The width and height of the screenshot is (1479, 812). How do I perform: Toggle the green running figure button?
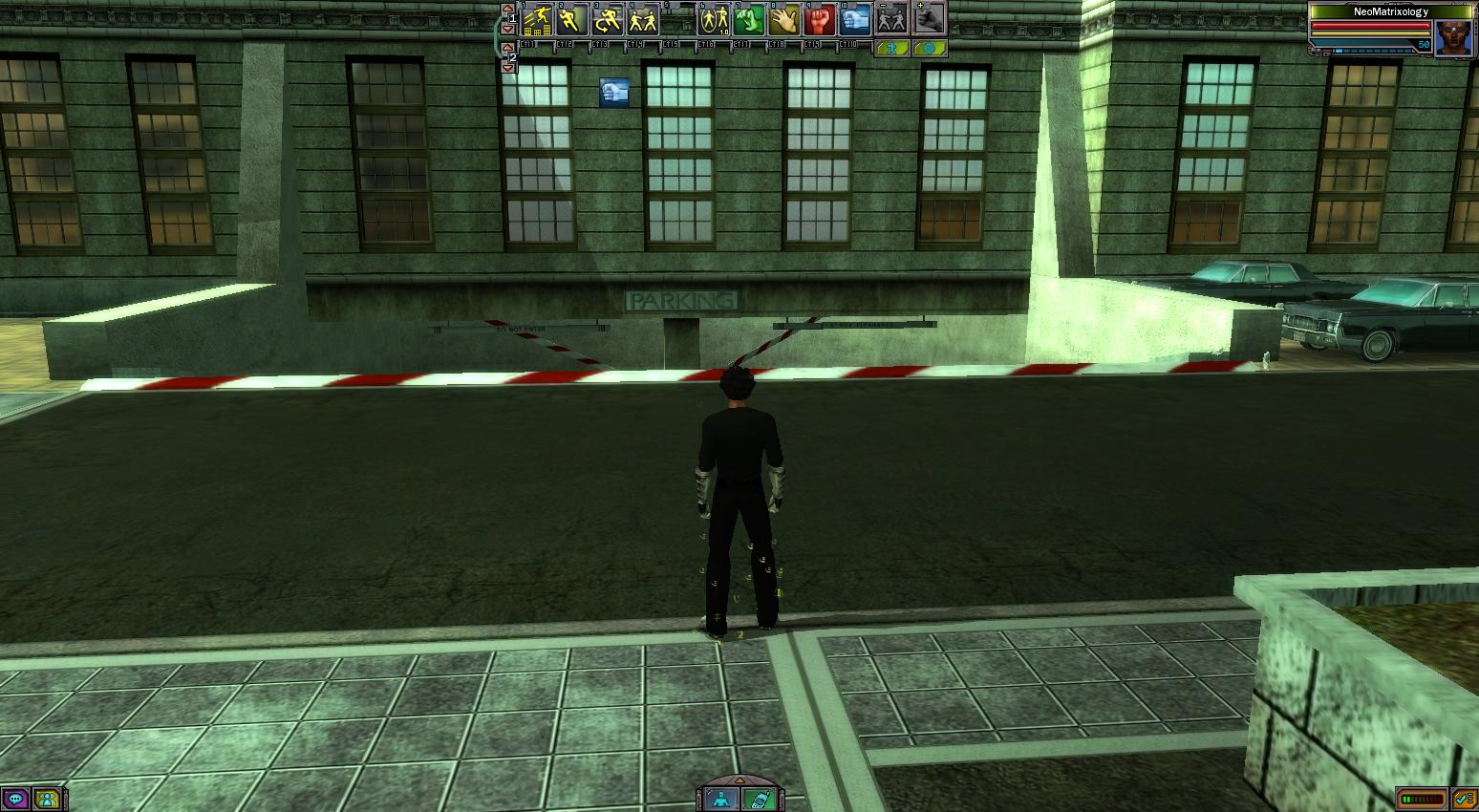pos(891,48)
